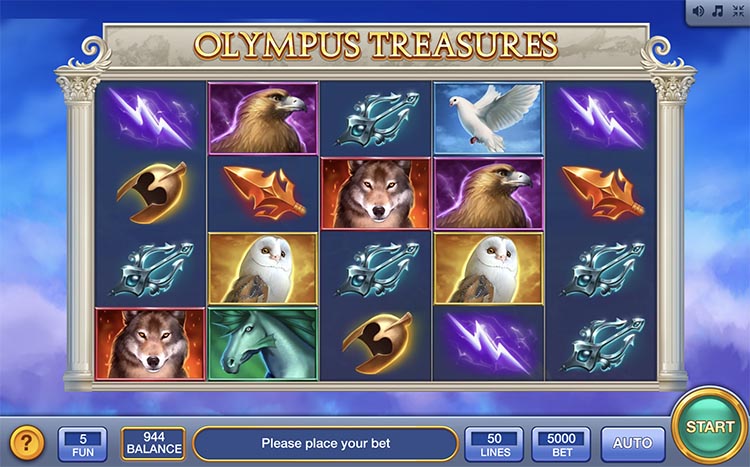
Task: Open the BET amount selector
Action: 560,442
